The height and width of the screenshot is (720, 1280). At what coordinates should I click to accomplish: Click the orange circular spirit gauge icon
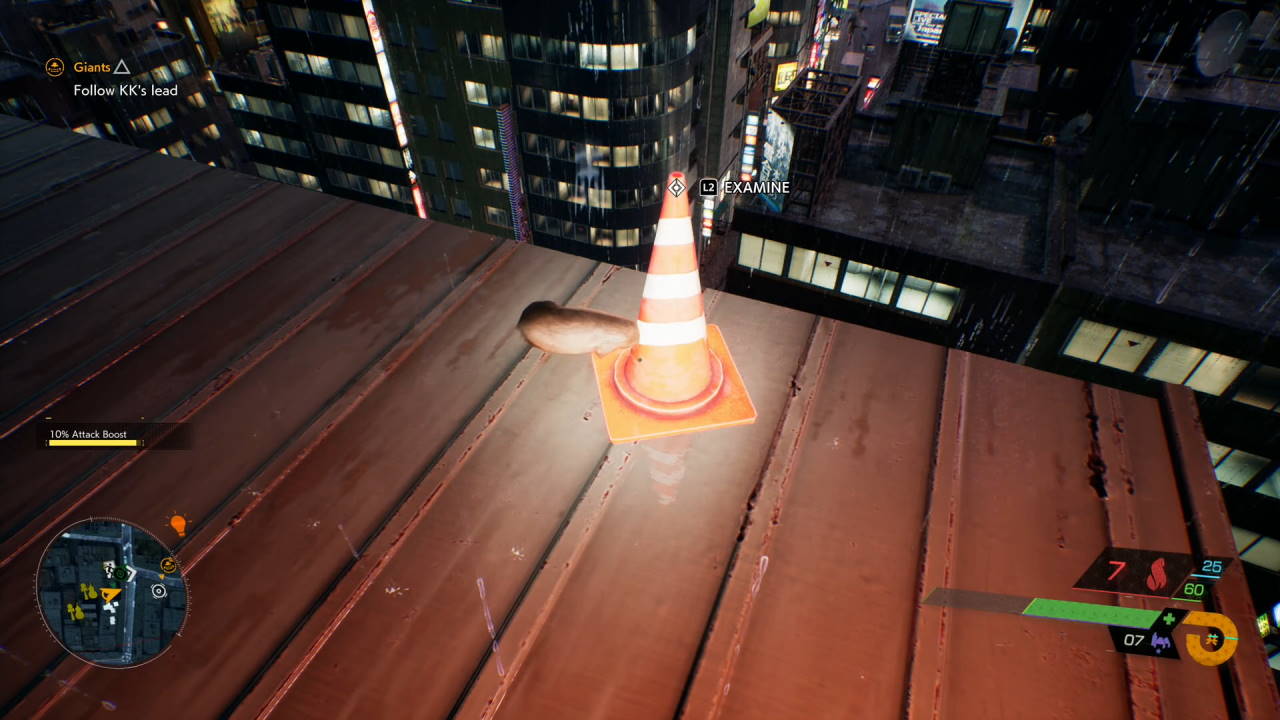click(x=1211, y=639)
